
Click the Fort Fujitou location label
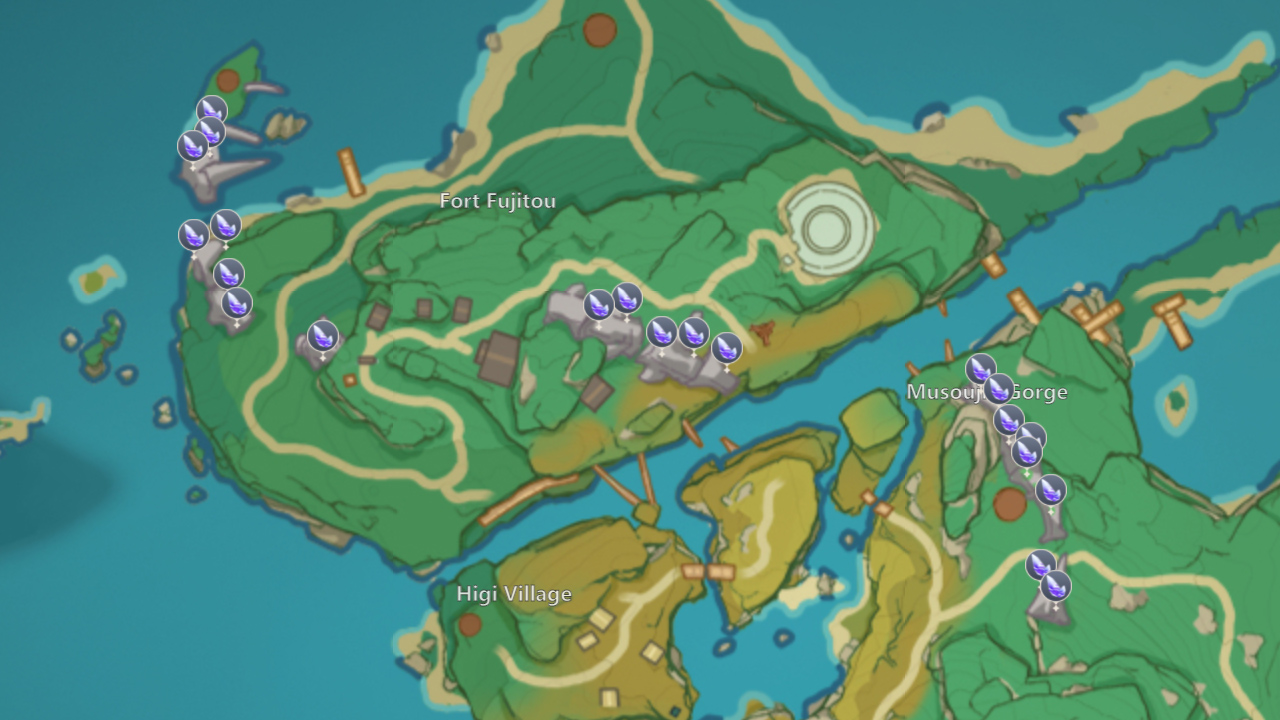pyautogui.click(x=497, y=200)
